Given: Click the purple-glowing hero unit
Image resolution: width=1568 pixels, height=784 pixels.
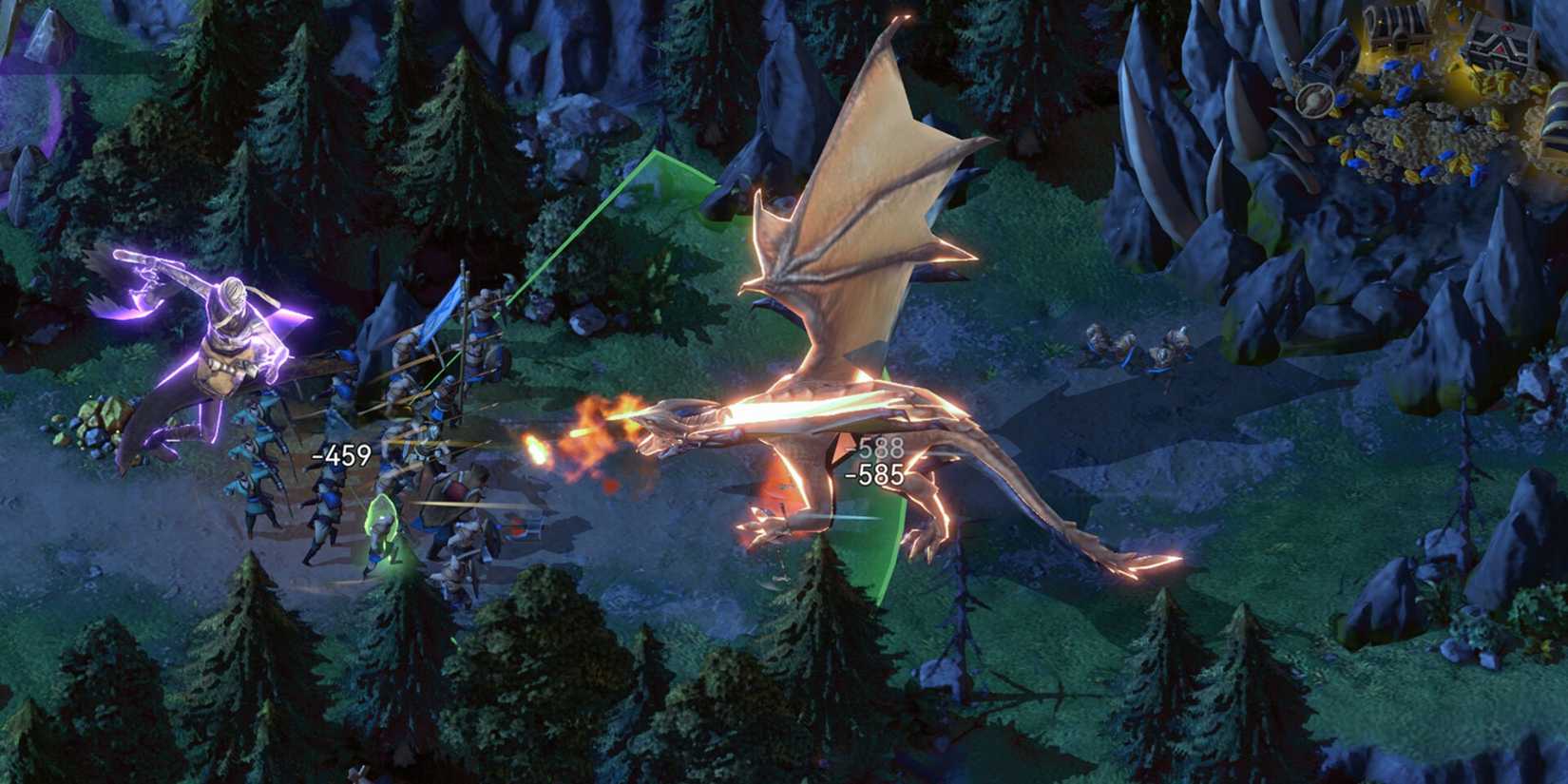Looking at the screenshot, I should pos(228,352).
